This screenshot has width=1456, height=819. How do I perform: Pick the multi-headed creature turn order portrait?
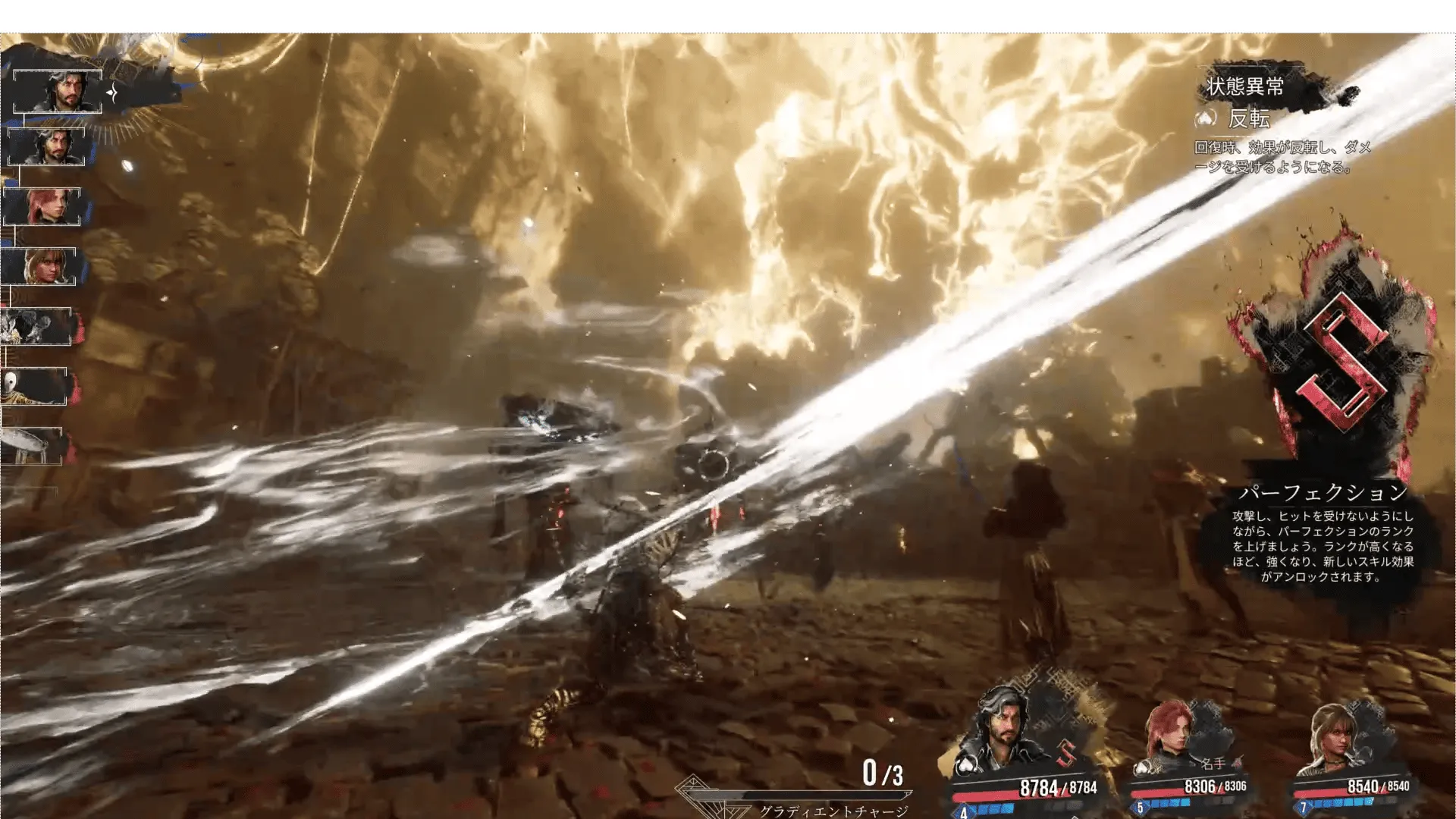click(36, 327)
